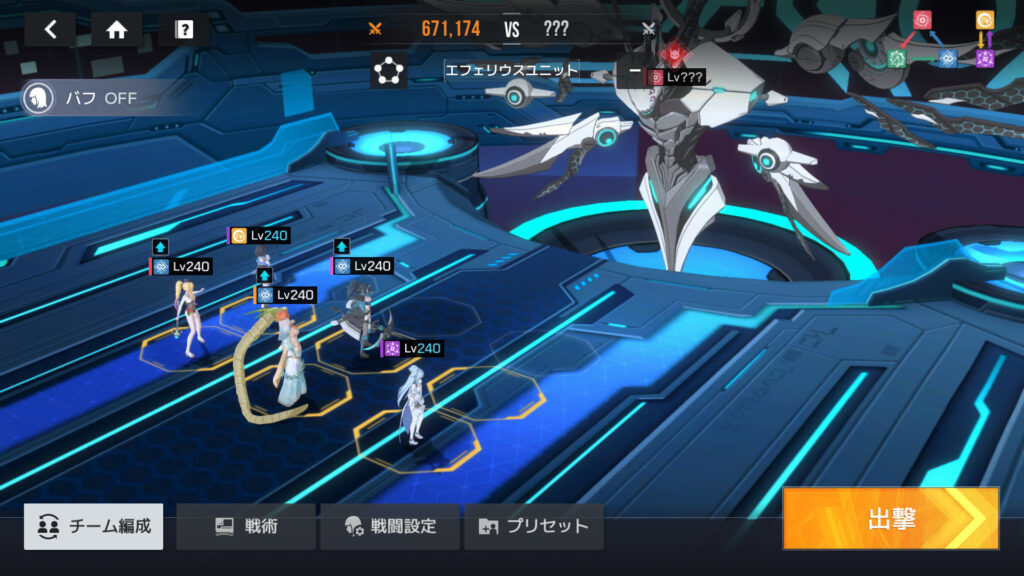The width and height of the screenshot is (1024, 576).
Task: Open the pentagon formation icon
Action: pyautogui.click(x=388, y=71)
